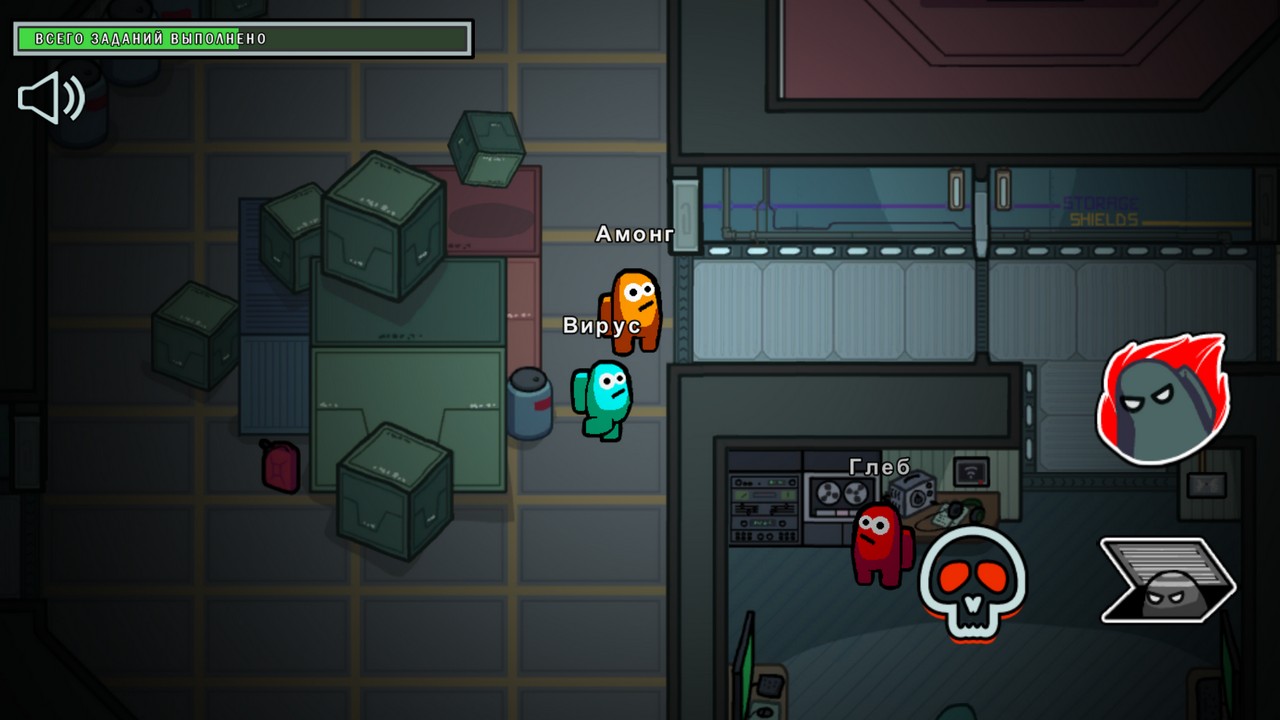The height and width of the screenshot is (720, 1280).
Task: Use the skull kill button
Action: (972, 583)
